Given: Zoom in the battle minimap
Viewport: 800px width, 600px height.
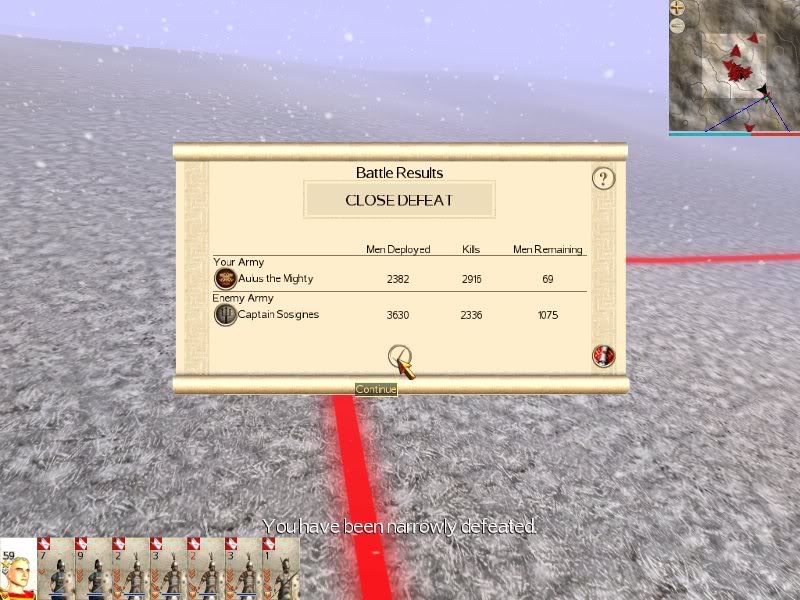Looking at the screenshot, I should 677,7.
